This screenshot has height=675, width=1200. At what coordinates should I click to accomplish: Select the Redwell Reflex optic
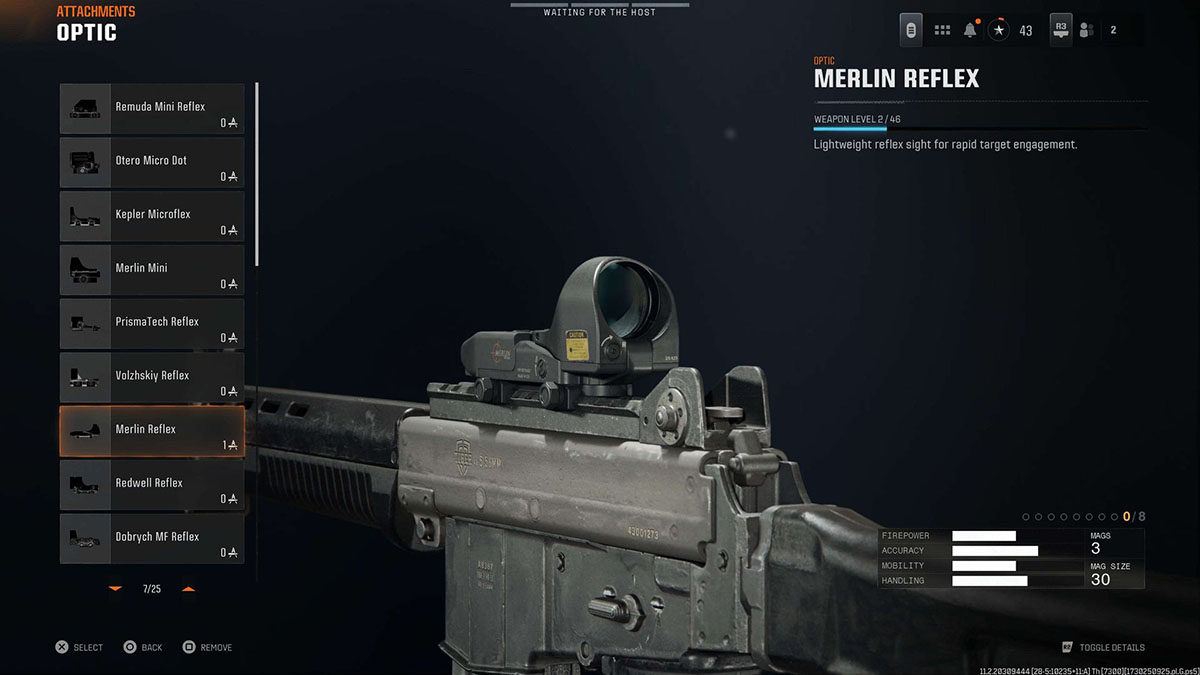[152, 485]
